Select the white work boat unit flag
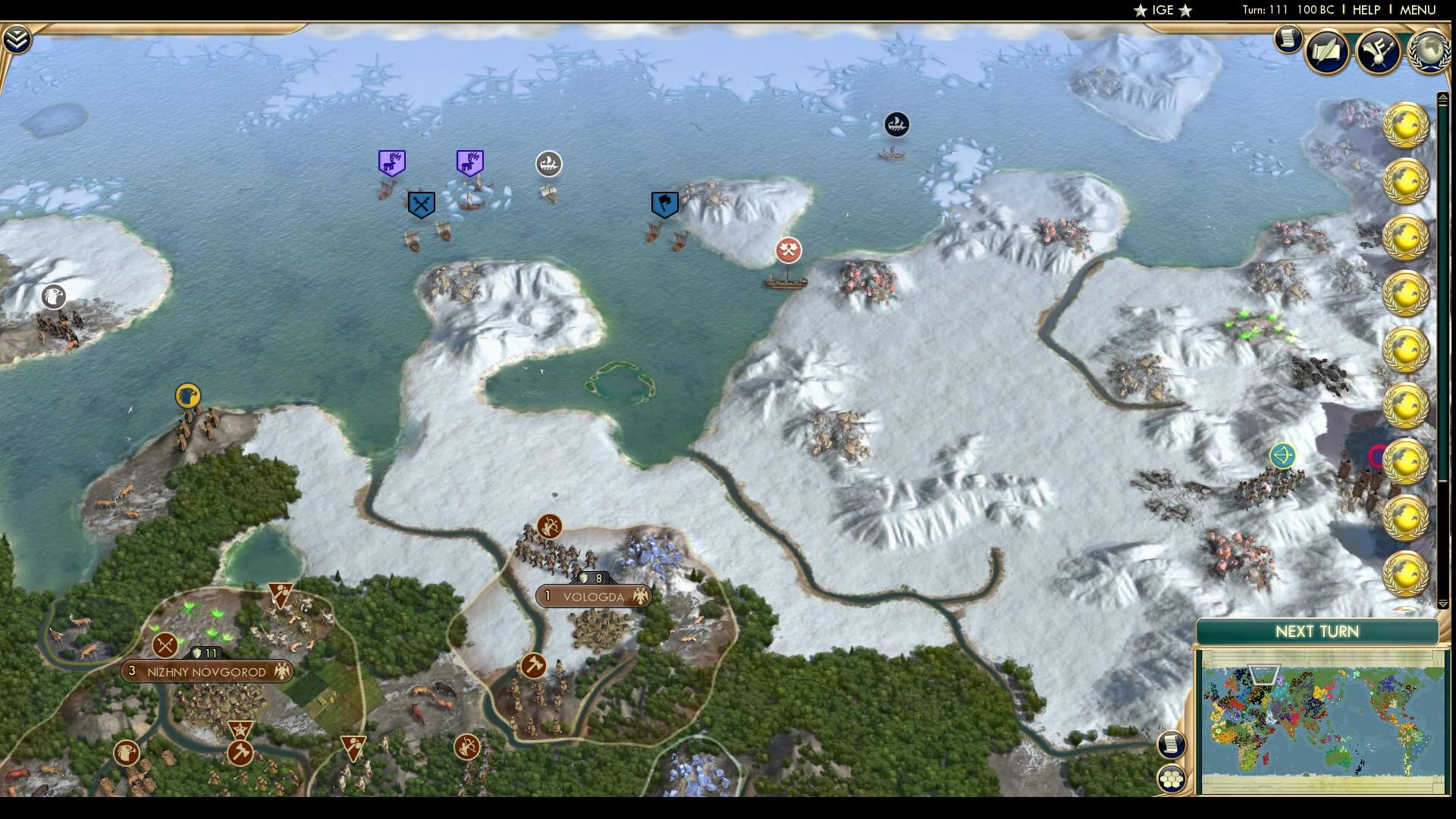This screenshot has height=819, width=1456. click(549, 162)
